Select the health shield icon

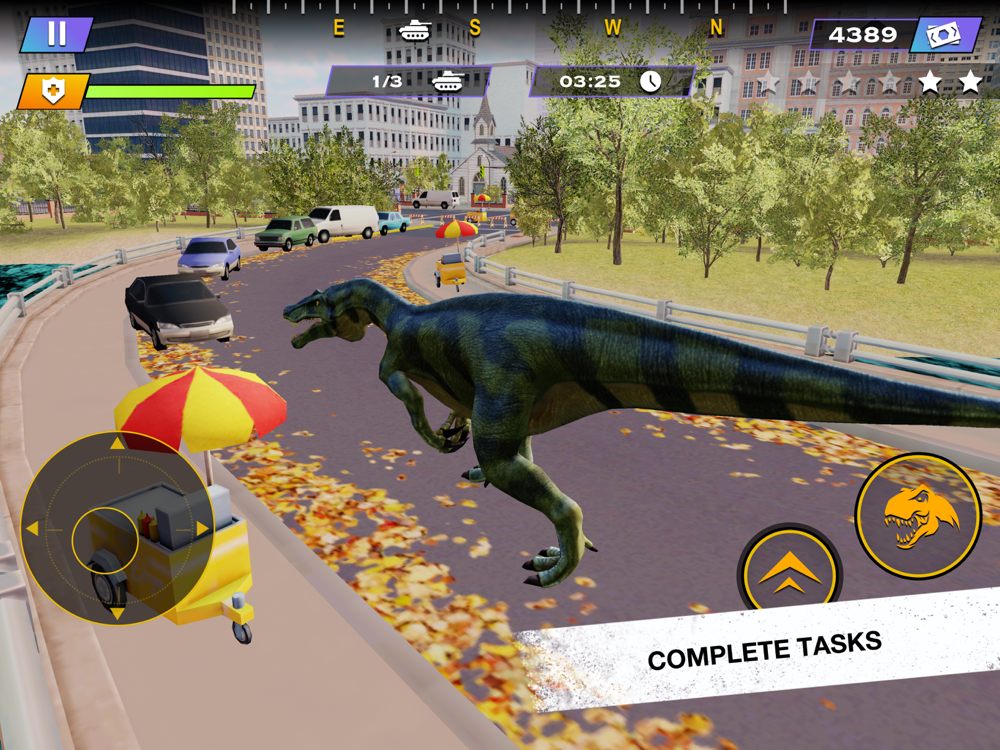pyautogui.click(x=54, y=92)
